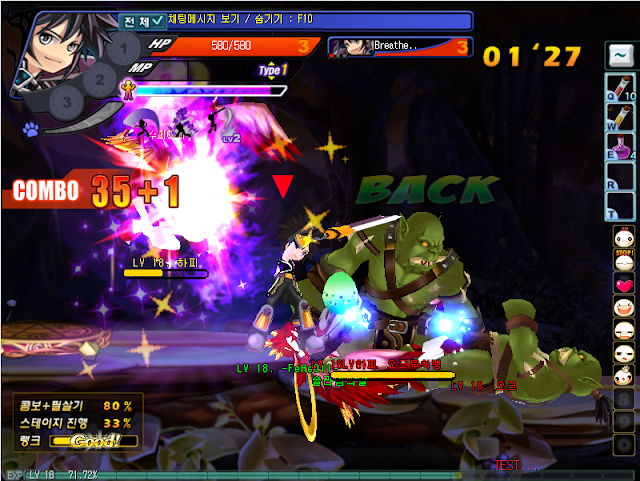The width and height of the screenshot is (640, 481).
Task: Click the paw print pet icon
Action: point(31,129)
